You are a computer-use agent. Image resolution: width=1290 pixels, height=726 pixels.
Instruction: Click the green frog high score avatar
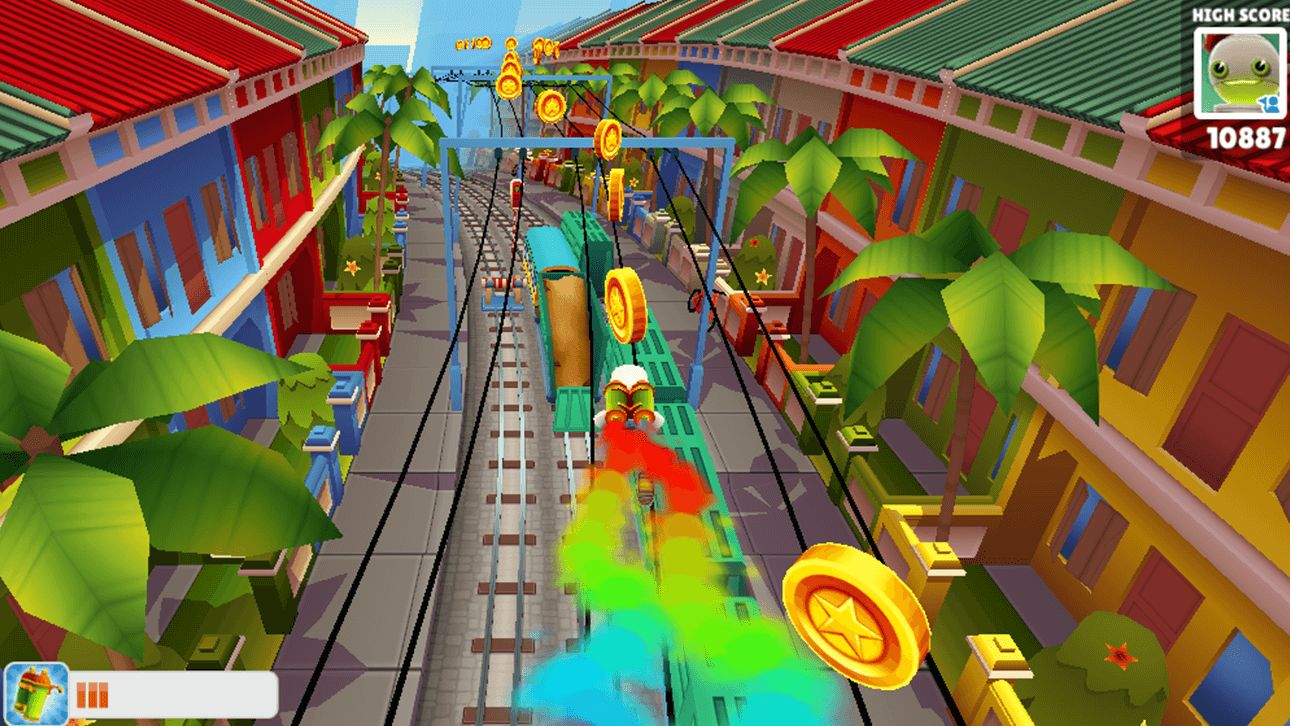coord(1240,71)
